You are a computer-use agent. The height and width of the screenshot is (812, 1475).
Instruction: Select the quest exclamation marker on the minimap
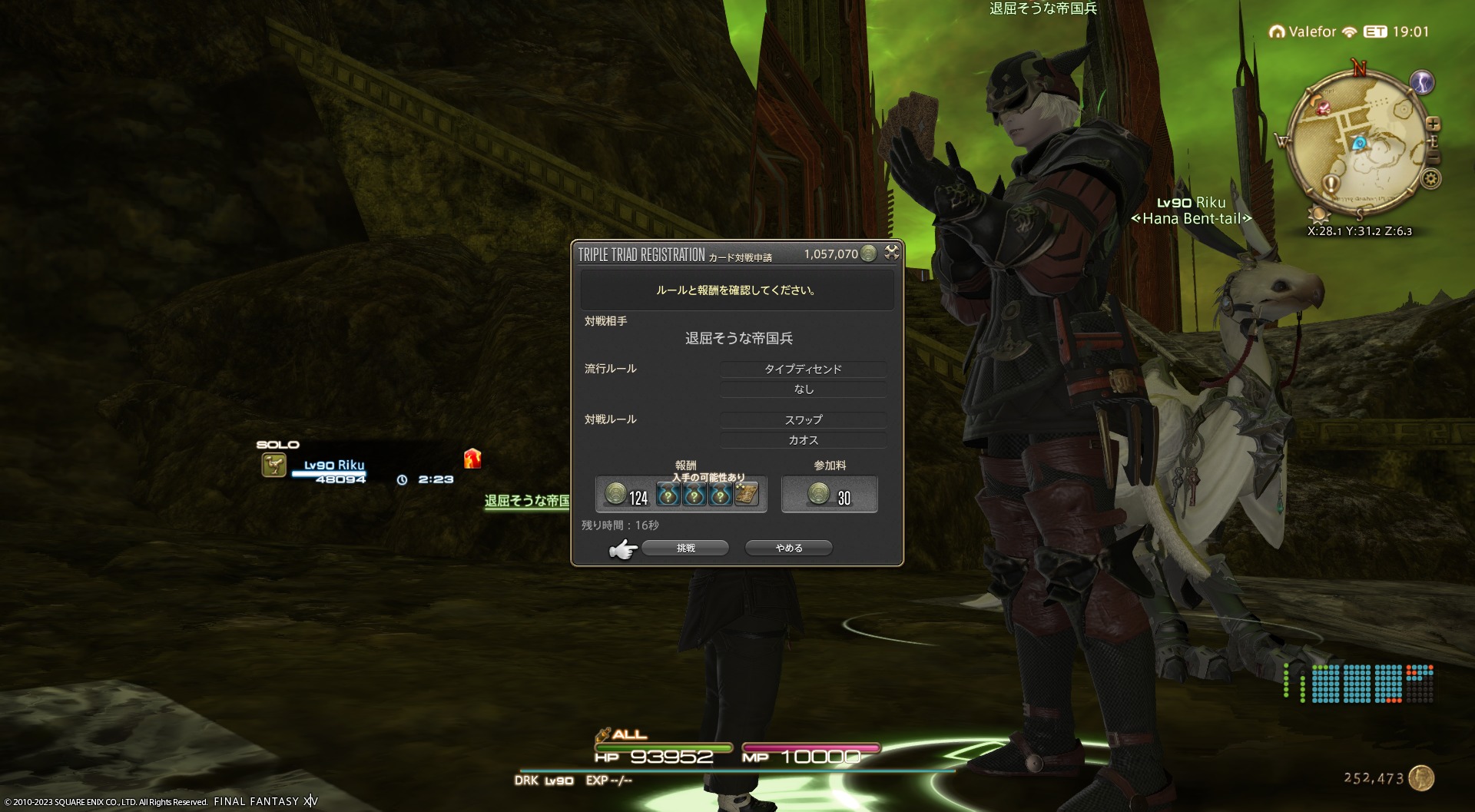[1331, 184]
